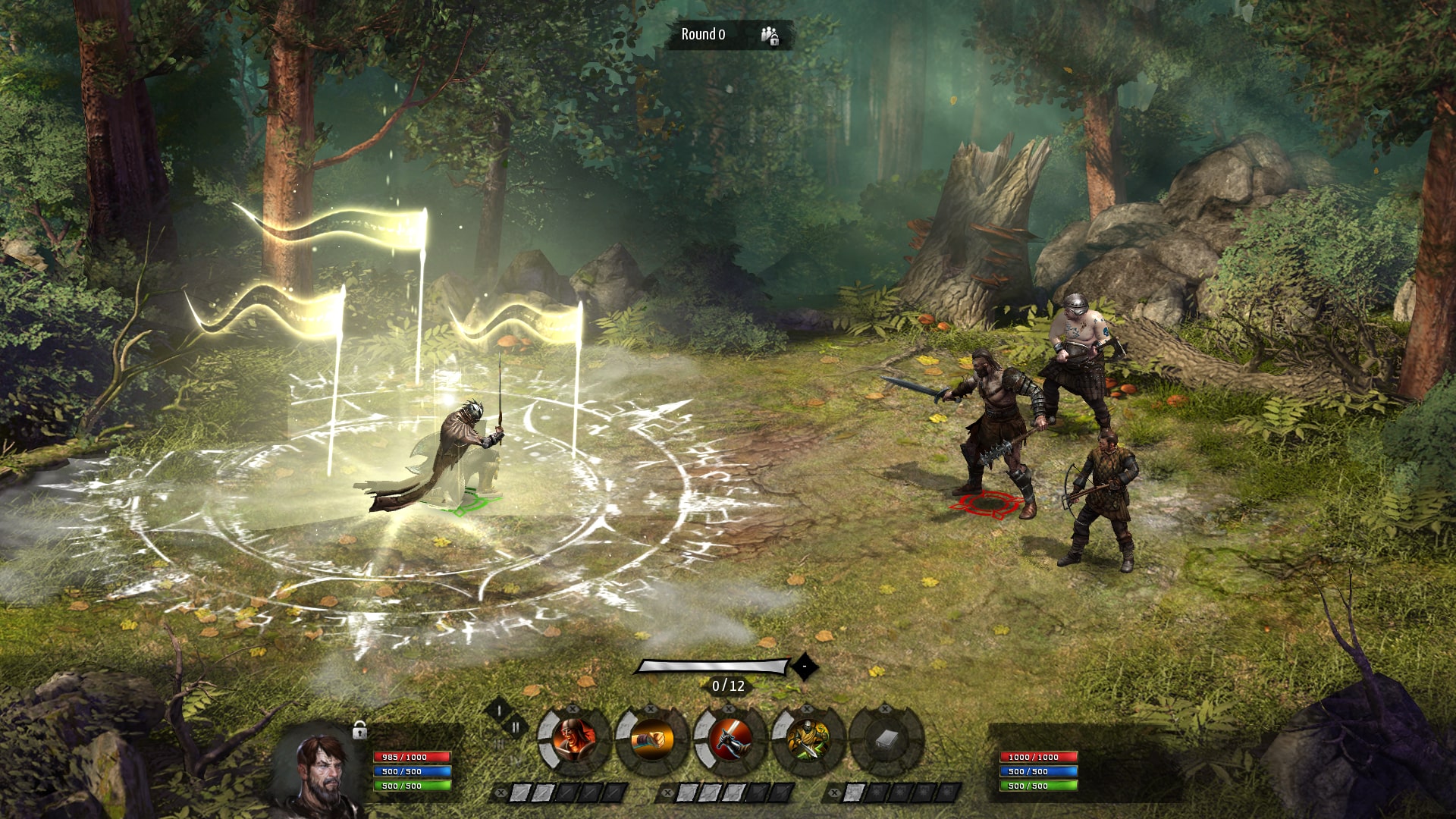The width and height of the screenshot is (1456, 819).
Task: Remove the shouting warrior ability with its X
Action: [x=573, y=710]
